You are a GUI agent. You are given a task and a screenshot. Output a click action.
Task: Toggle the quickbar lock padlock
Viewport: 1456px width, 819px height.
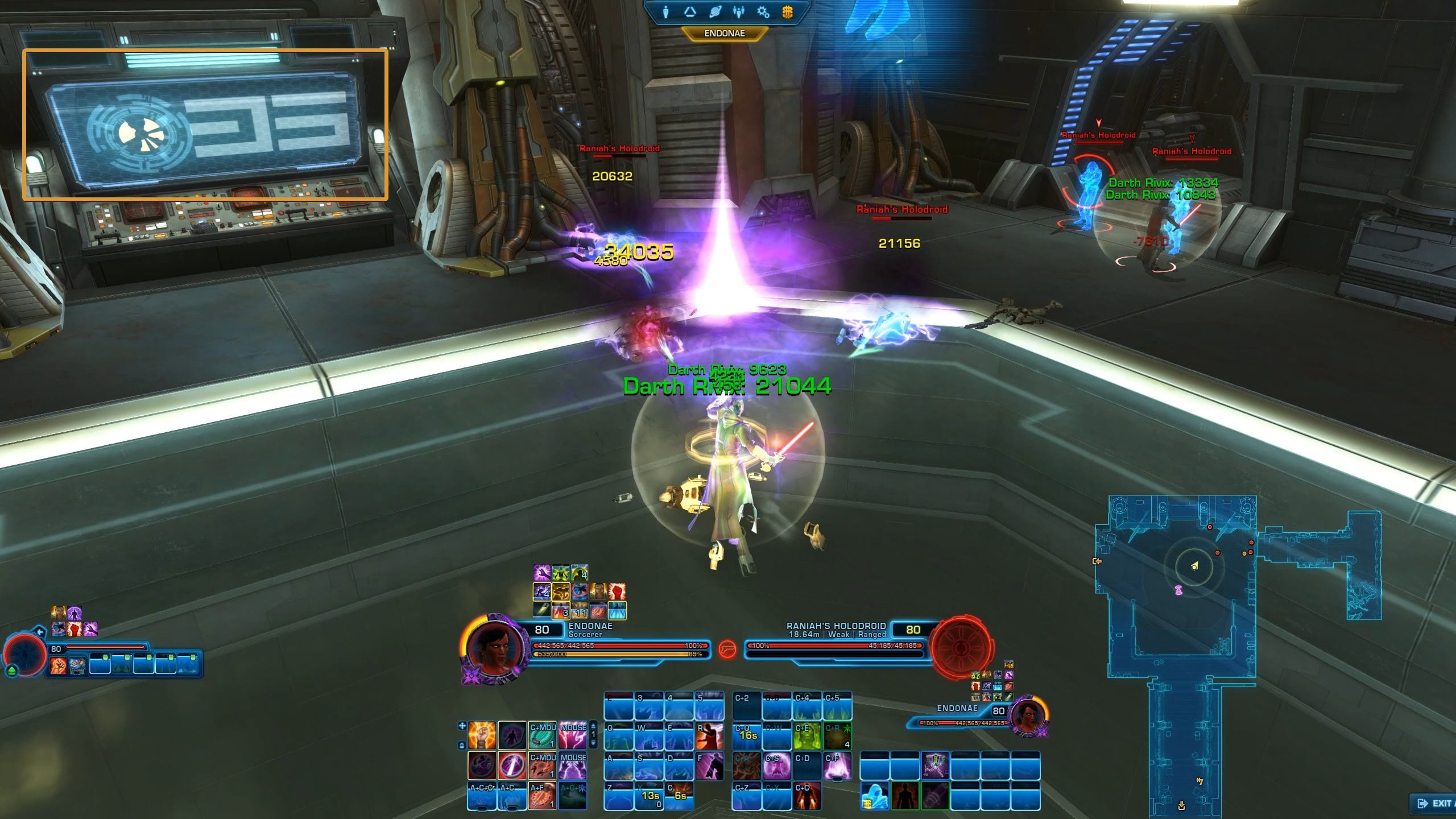click(x=462, y=746)
